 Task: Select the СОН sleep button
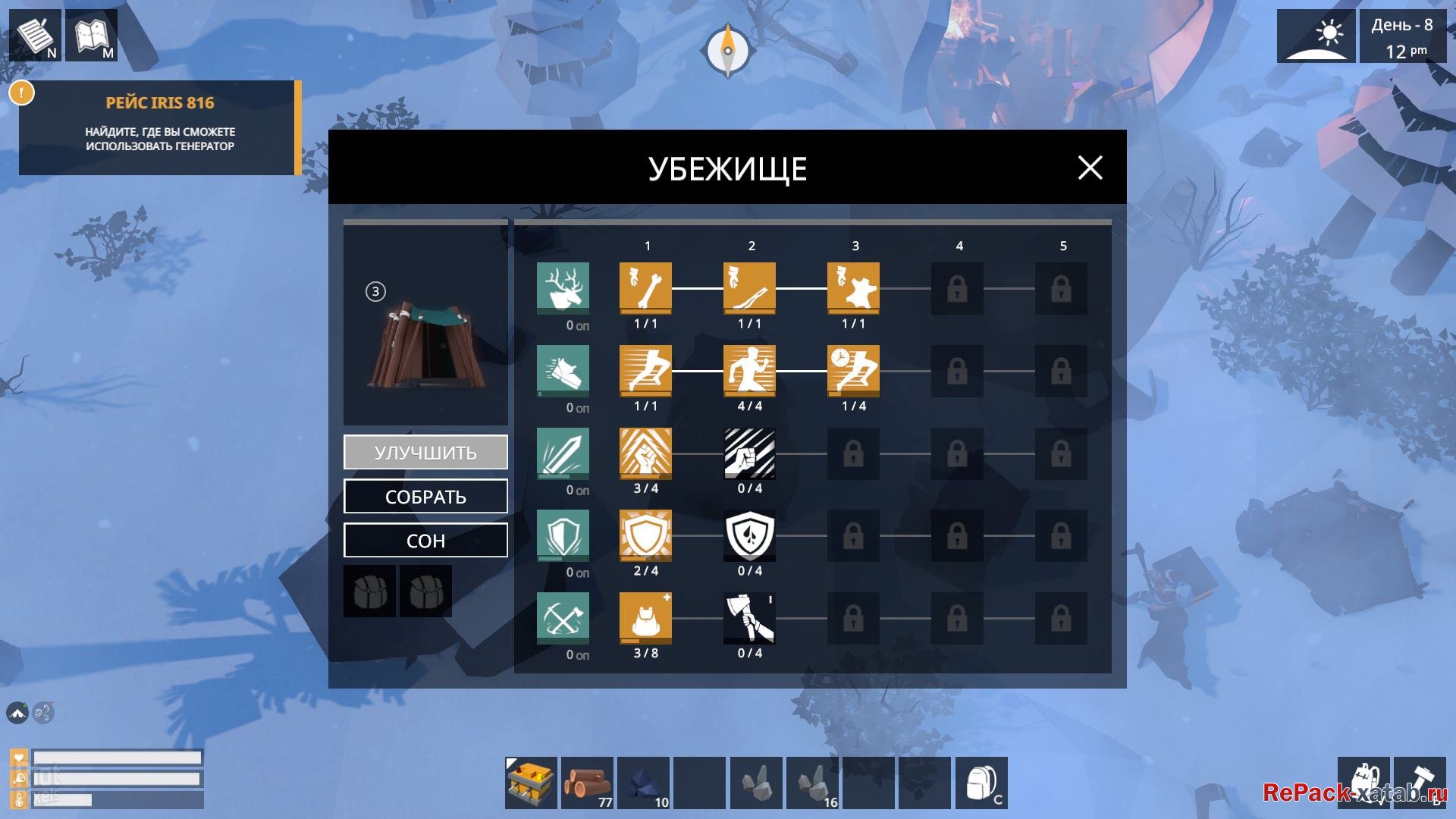click(x=425, y=541)
